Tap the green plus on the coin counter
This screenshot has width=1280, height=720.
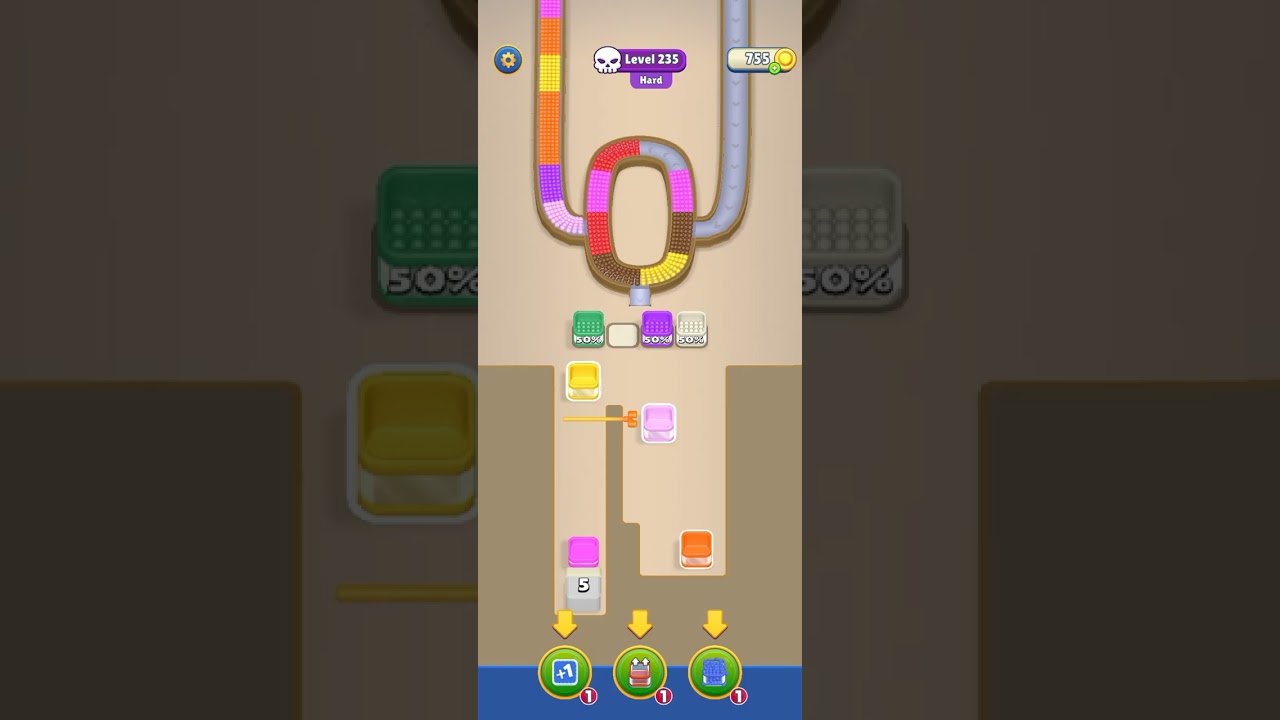(x=773, y=70)
